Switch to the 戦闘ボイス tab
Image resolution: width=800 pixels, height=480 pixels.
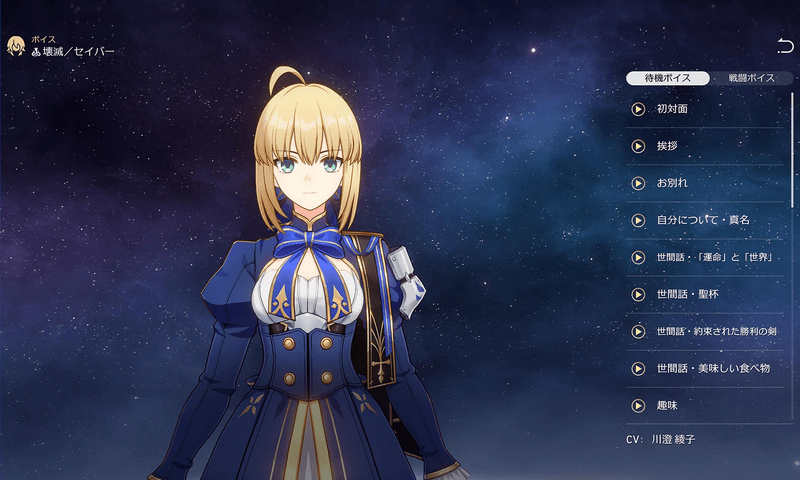(751, 78)
